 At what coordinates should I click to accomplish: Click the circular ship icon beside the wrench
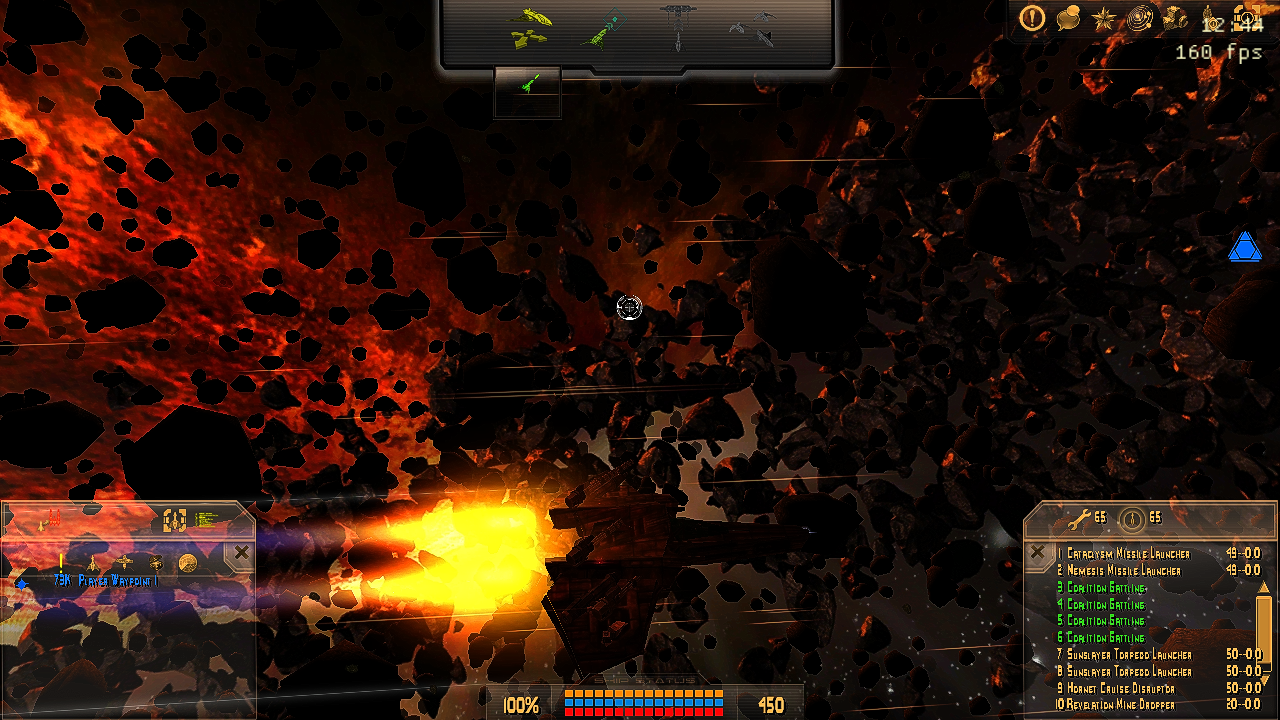[x=1132, y=519]
